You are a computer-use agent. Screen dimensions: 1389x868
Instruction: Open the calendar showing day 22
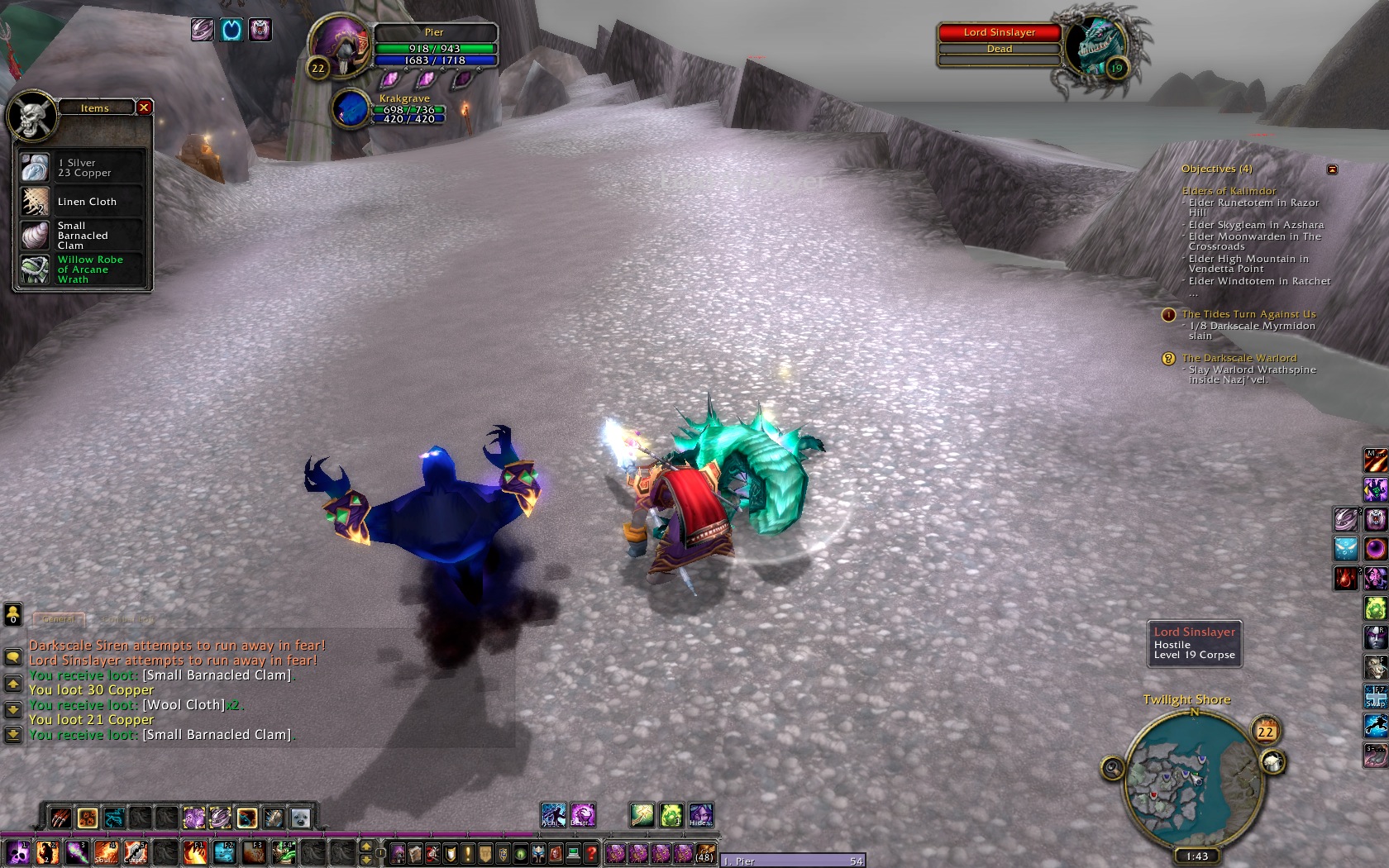point(1265,732)
